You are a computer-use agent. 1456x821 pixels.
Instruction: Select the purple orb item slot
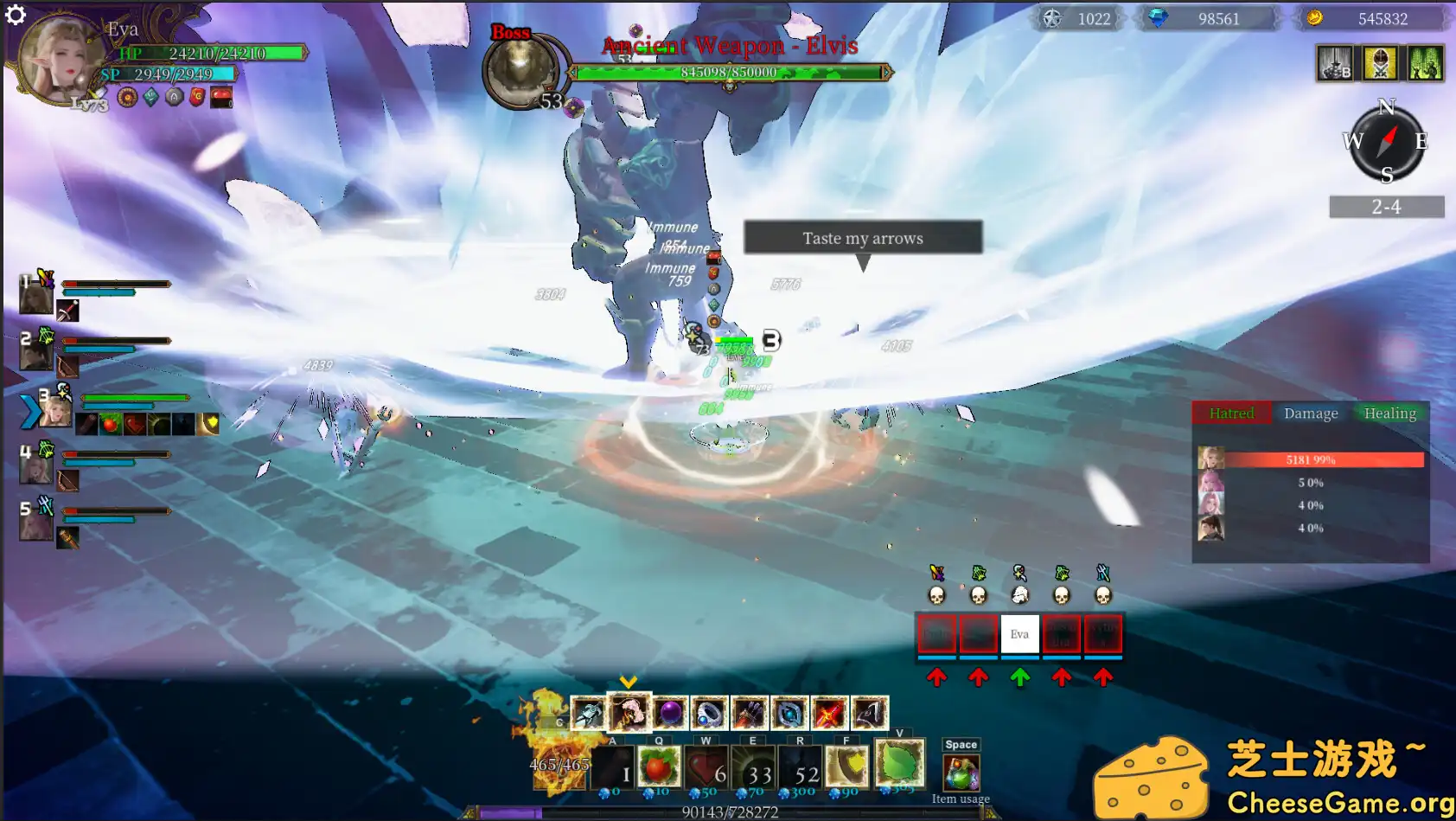(x=670, y=714)
